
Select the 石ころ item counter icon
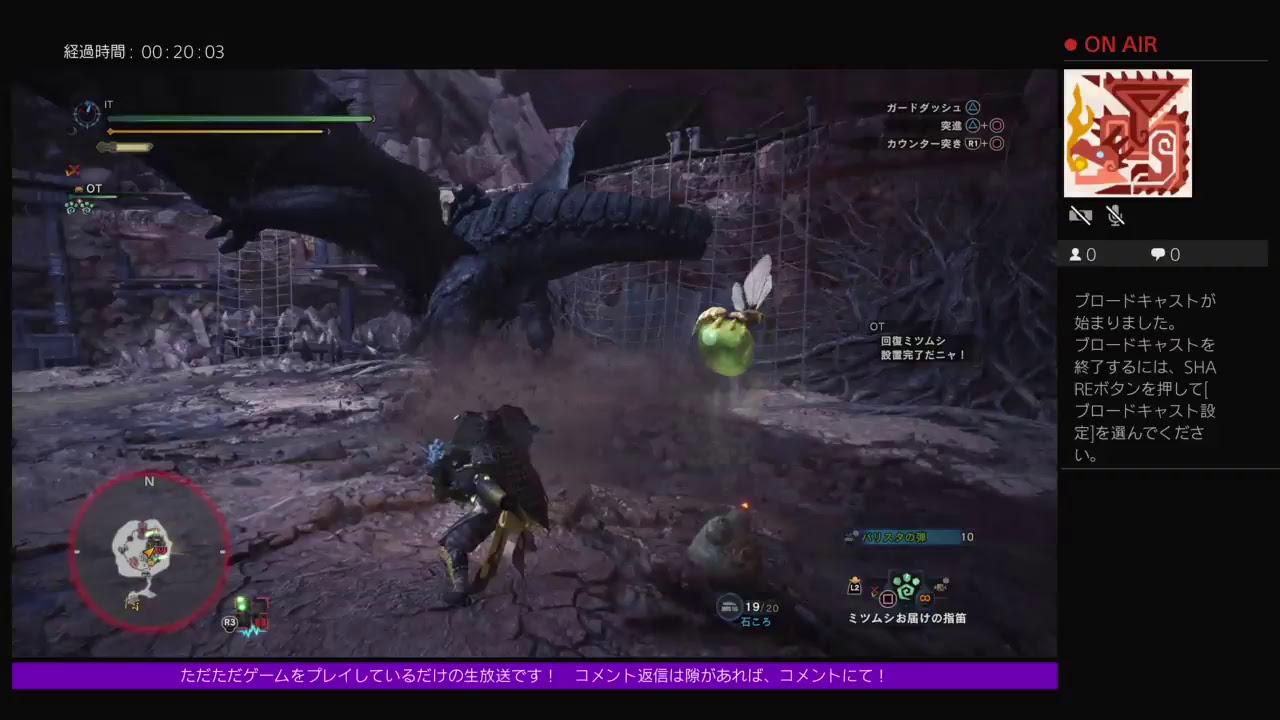tap(731, 607)
